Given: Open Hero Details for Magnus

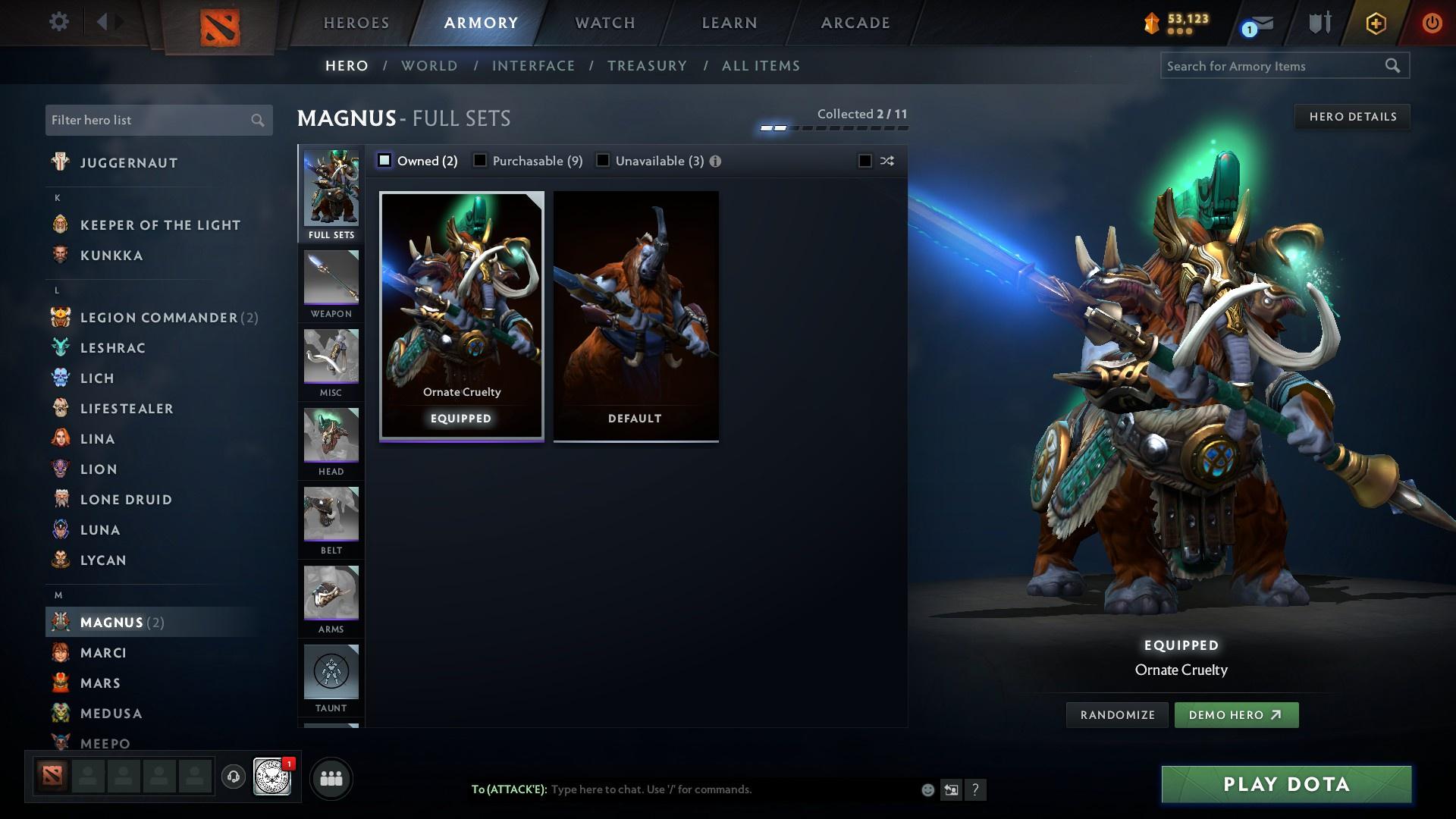Looking at the screenshot, I should [x=1352, y=117].
